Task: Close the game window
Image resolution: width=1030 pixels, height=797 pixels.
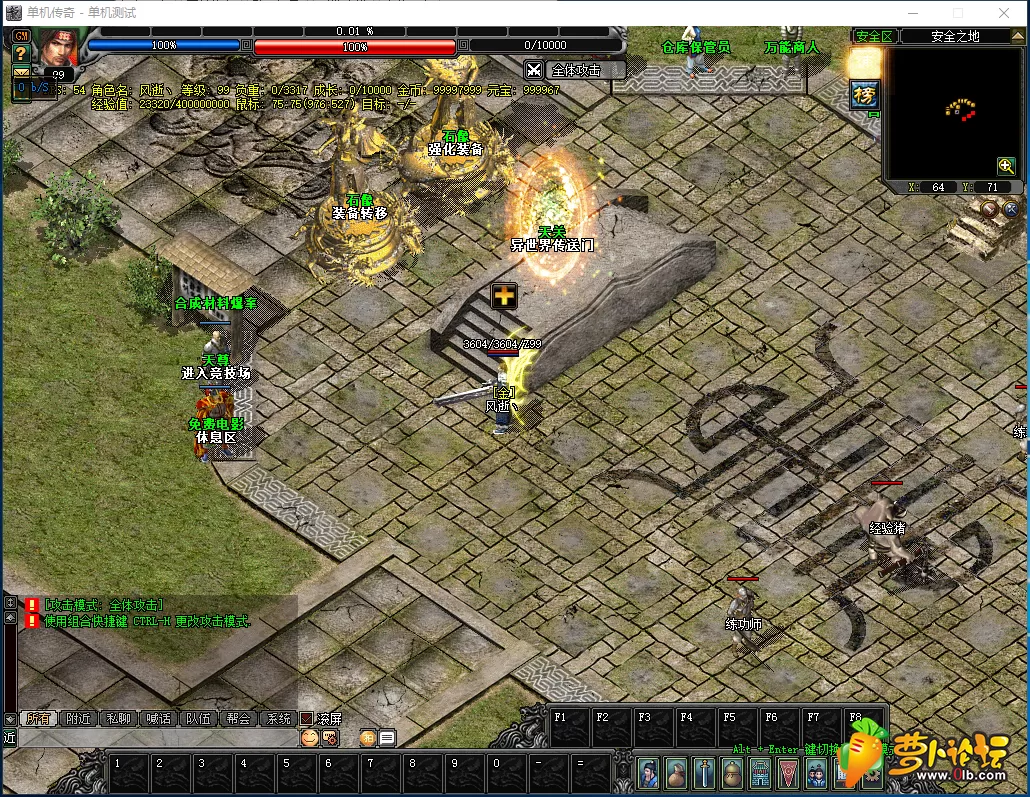Action: [1005, 13]
